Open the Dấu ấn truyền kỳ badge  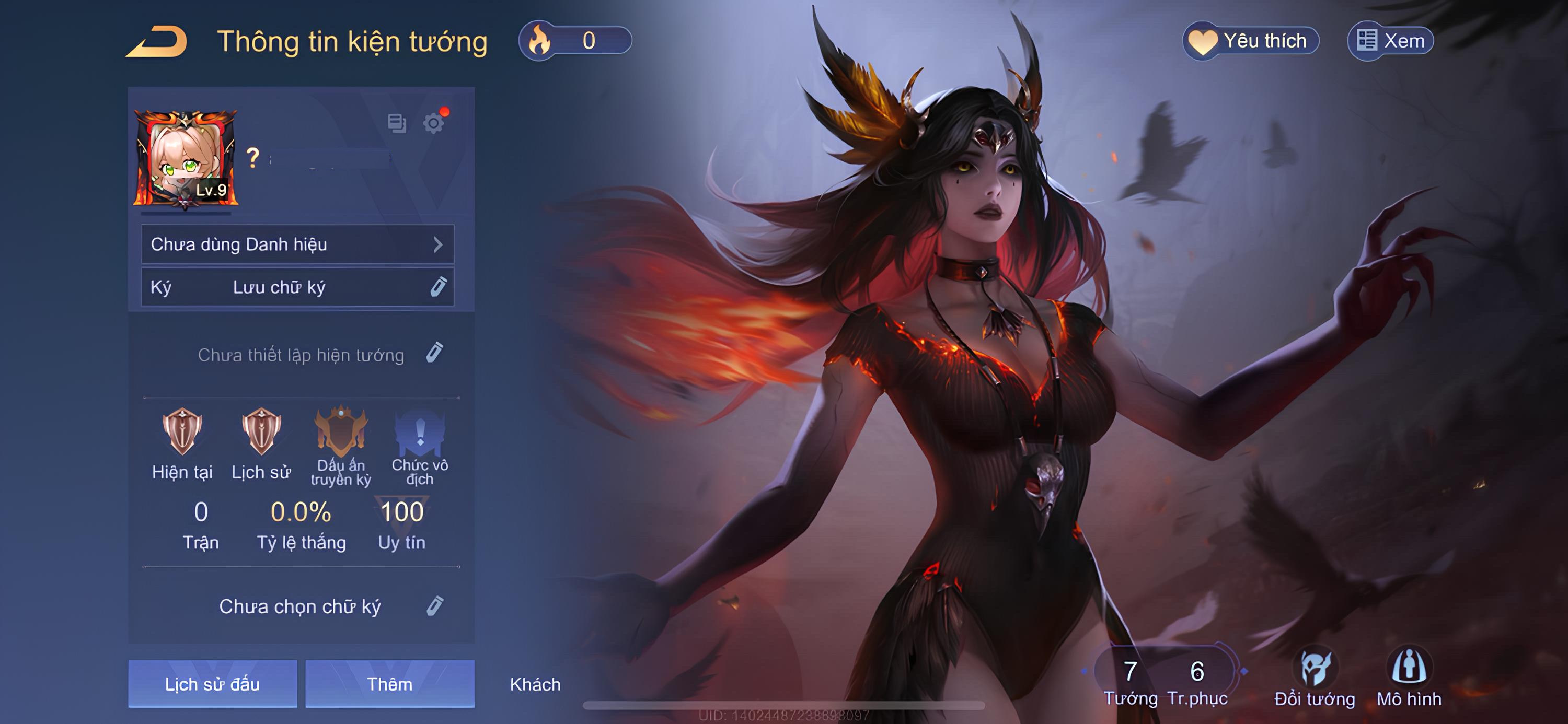point(341,433)
